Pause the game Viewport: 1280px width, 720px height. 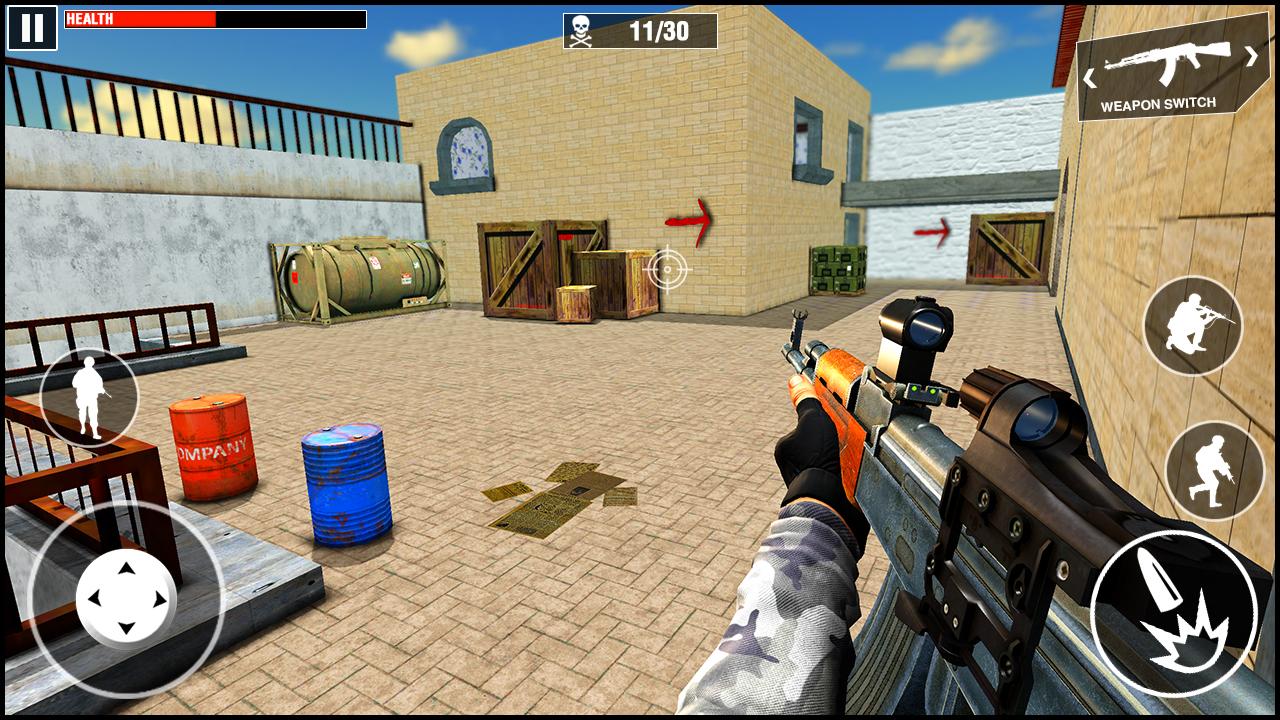(x=33, y=25)
